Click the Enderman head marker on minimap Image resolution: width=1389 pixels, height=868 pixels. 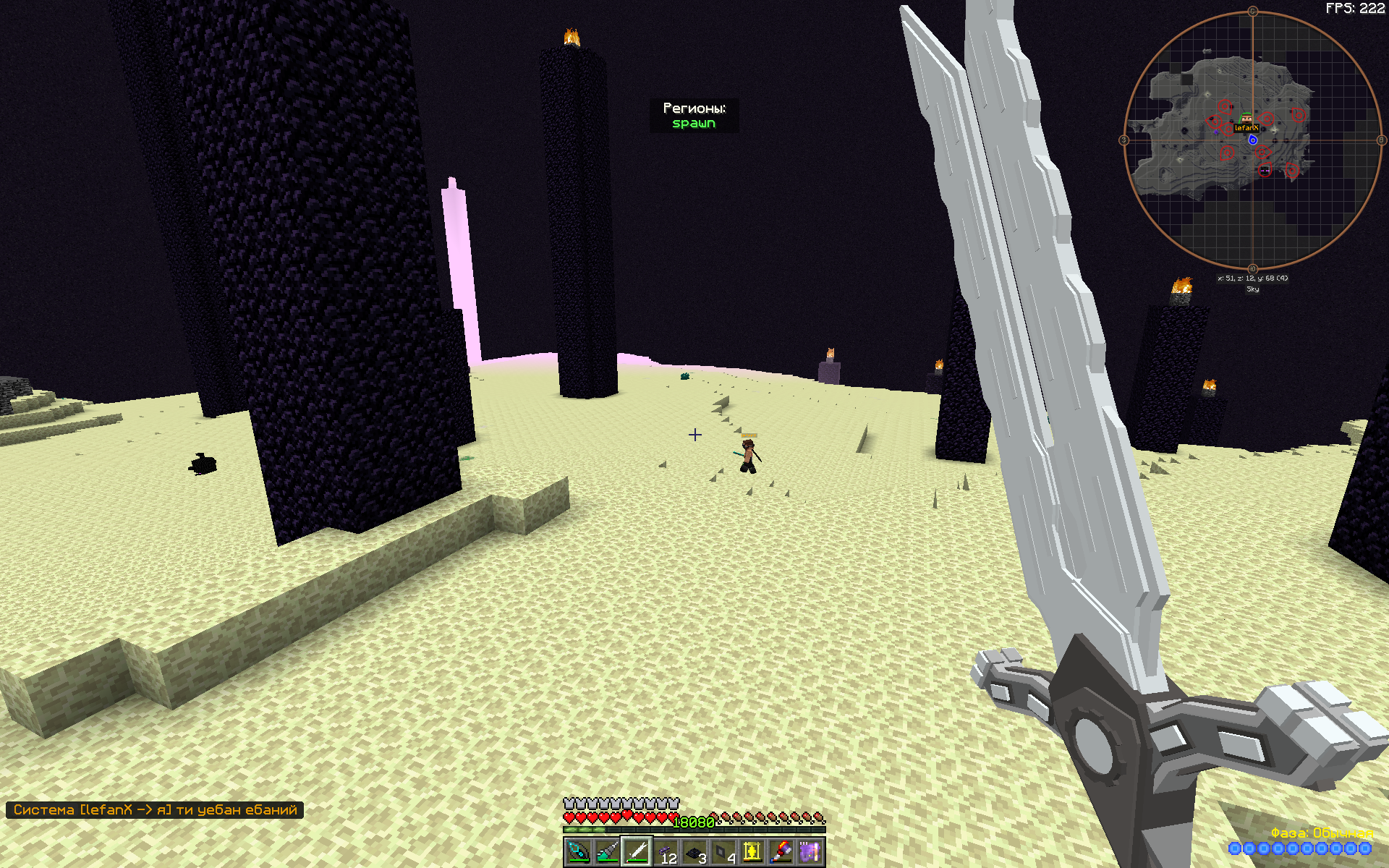coord(1265,171)
